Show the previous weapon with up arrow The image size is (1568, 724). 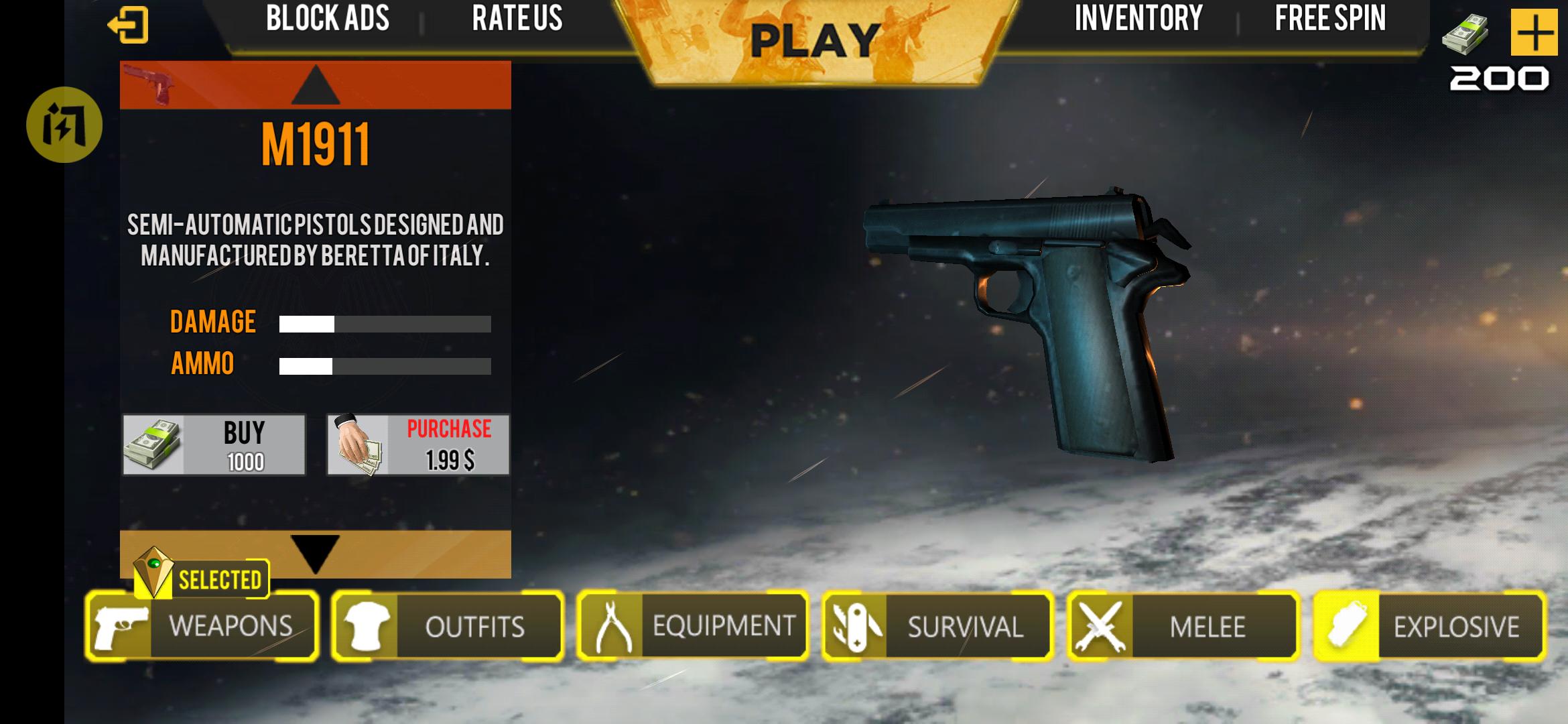coord(316,86)
